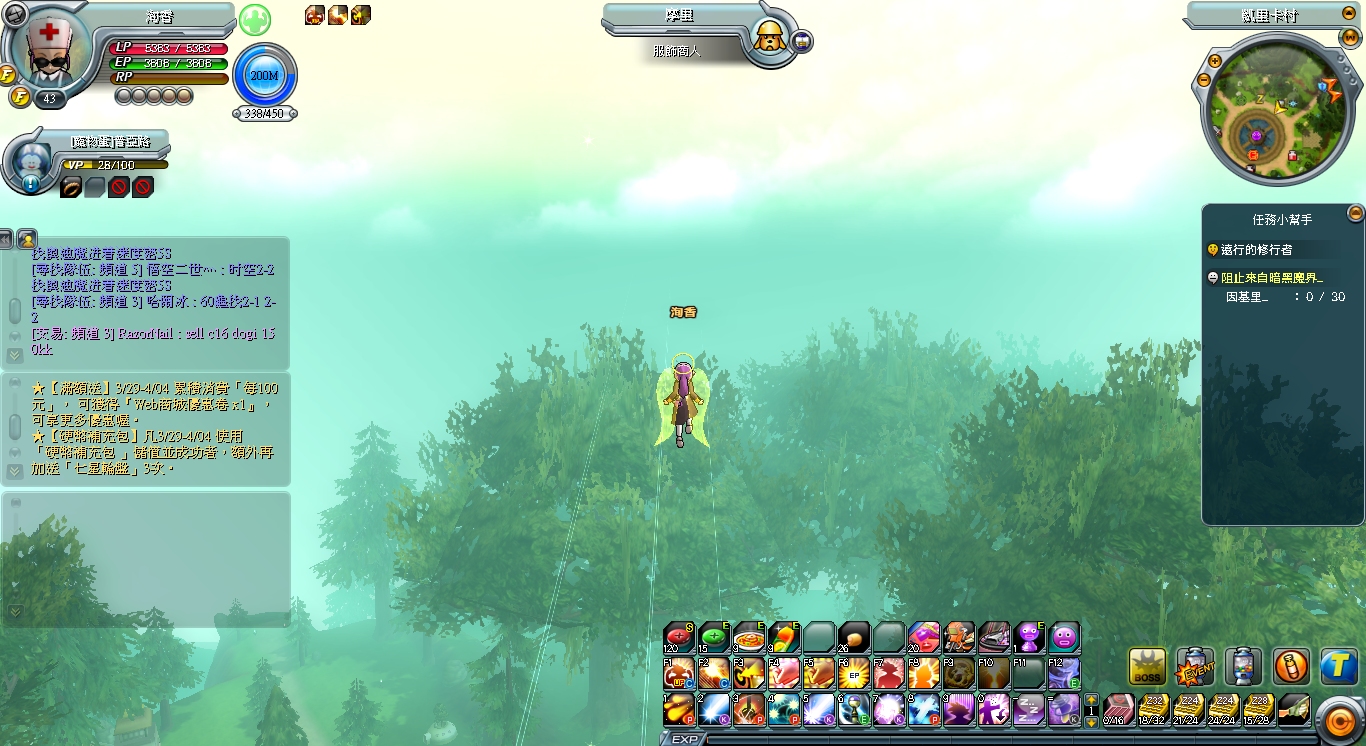Open the gold Z32 bag slot
The image size is (1366, 746).
(x=1153, y=709)
